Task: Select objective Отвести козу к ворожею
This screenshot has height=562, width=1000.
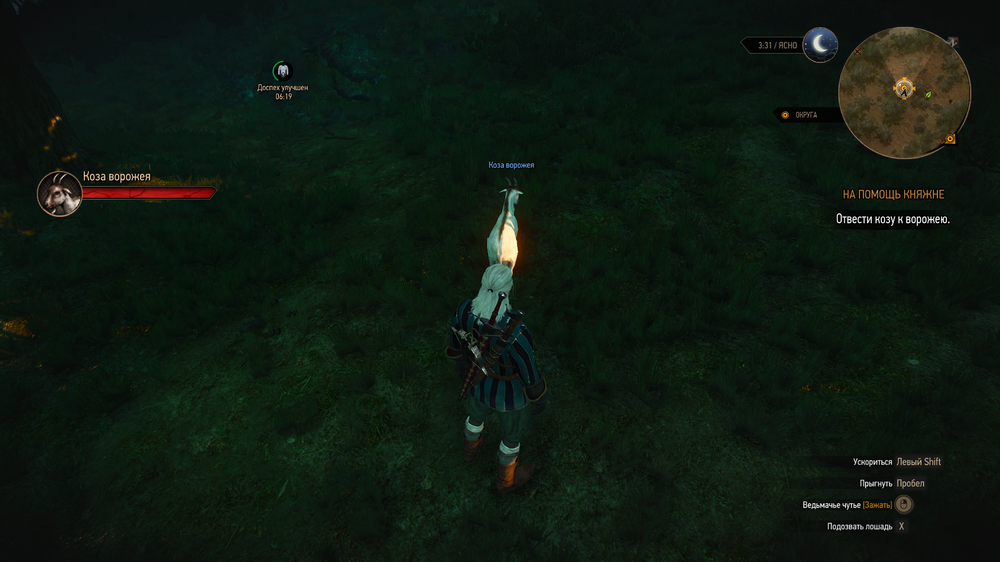Action: [892, 218]
